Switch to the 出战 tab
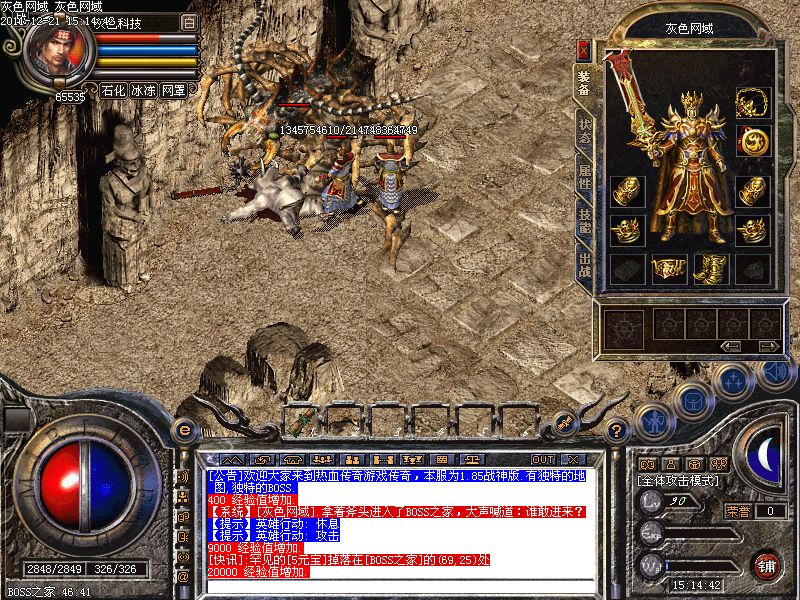 pyautogui.click(x=585, y=266)
